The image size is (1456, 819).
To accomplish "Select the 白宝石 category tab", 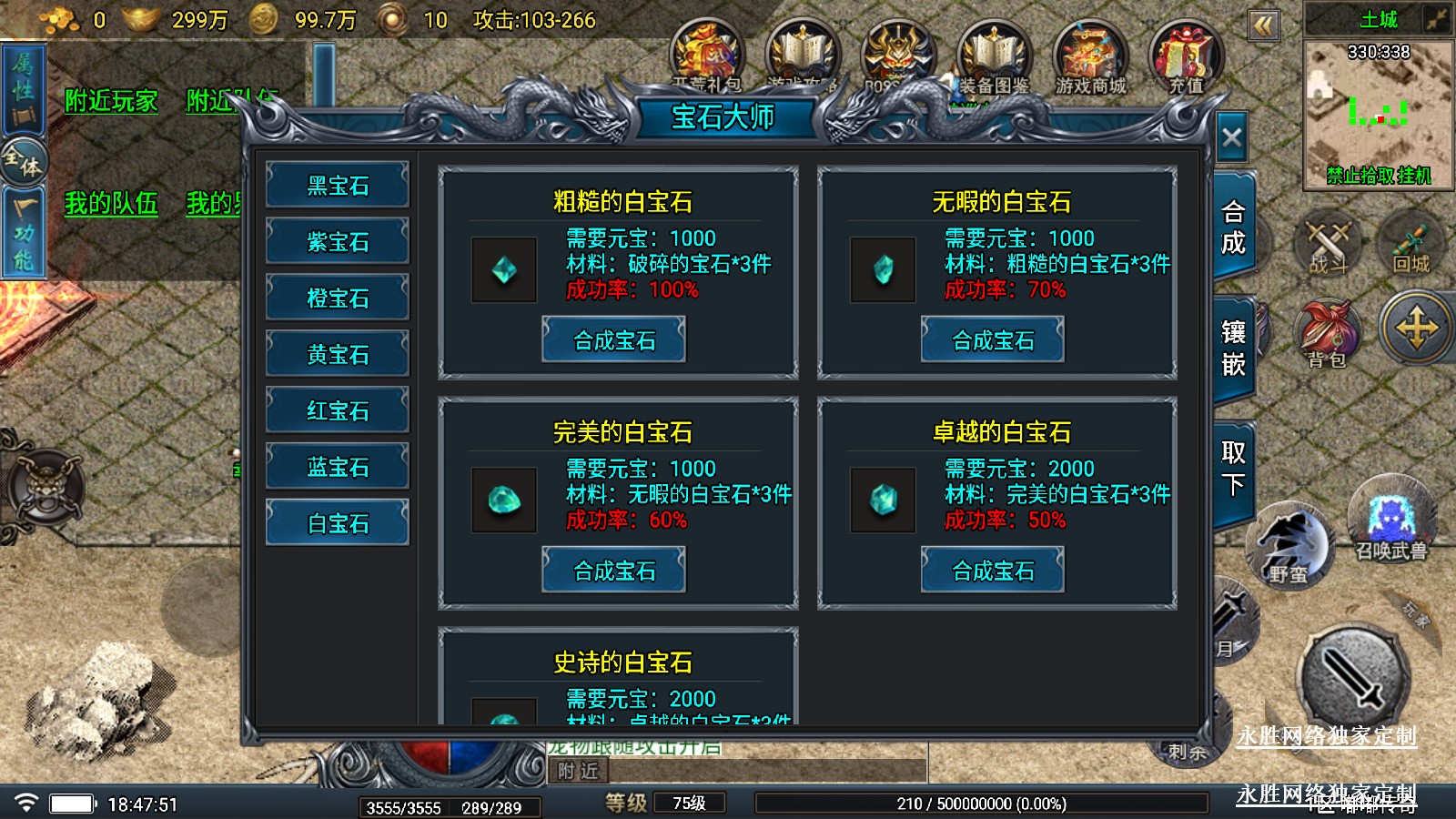I will (x=338, y=523).
